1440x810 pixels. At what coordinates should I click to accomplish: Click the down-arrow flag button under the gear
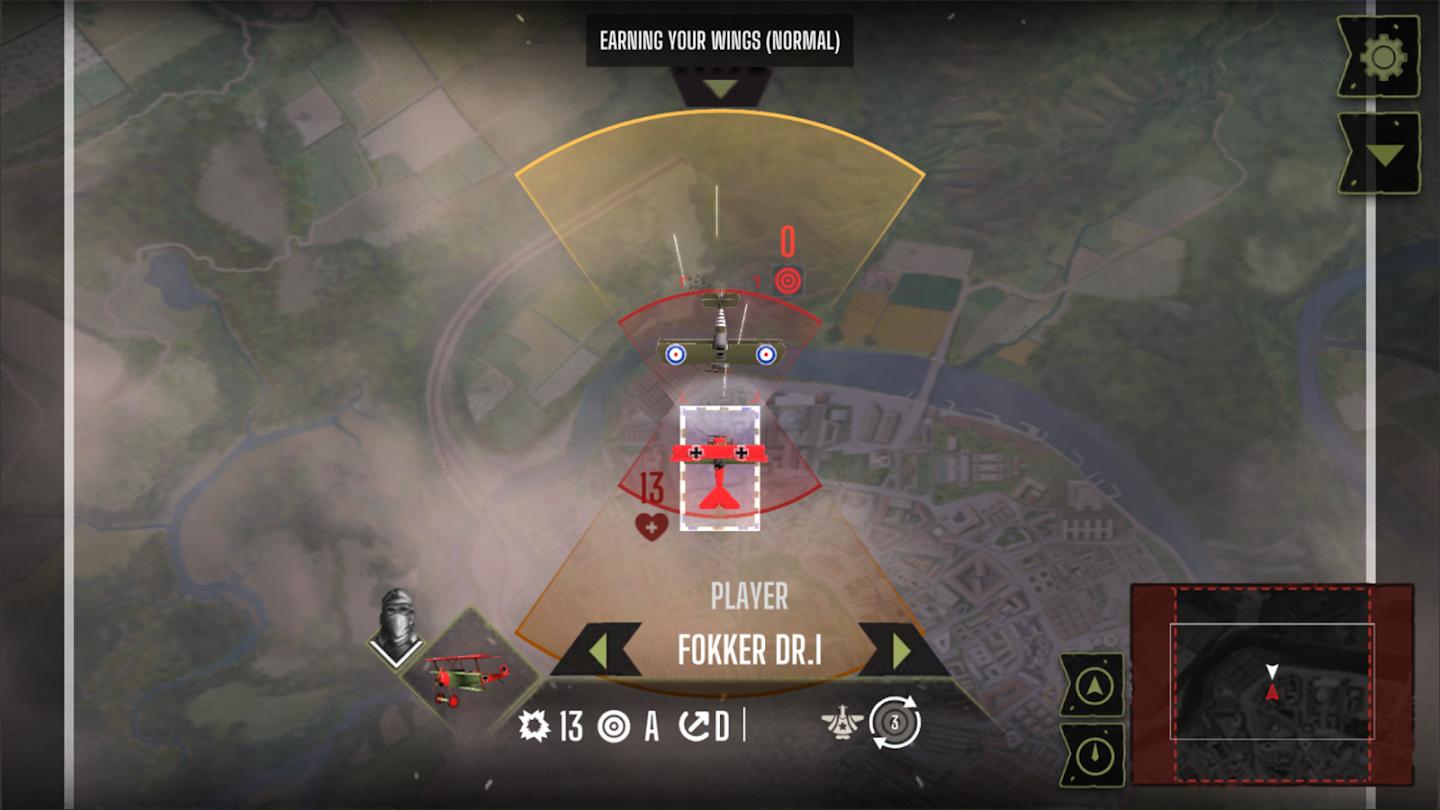(x=1382, y=153)
